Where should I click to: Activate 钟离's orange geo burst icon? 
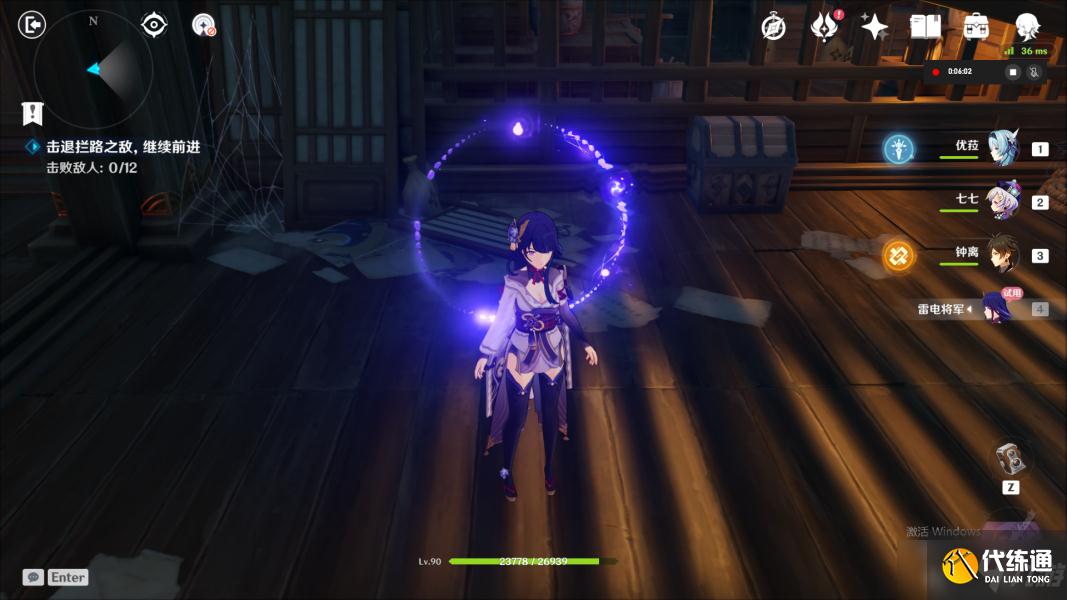(898, 256)
